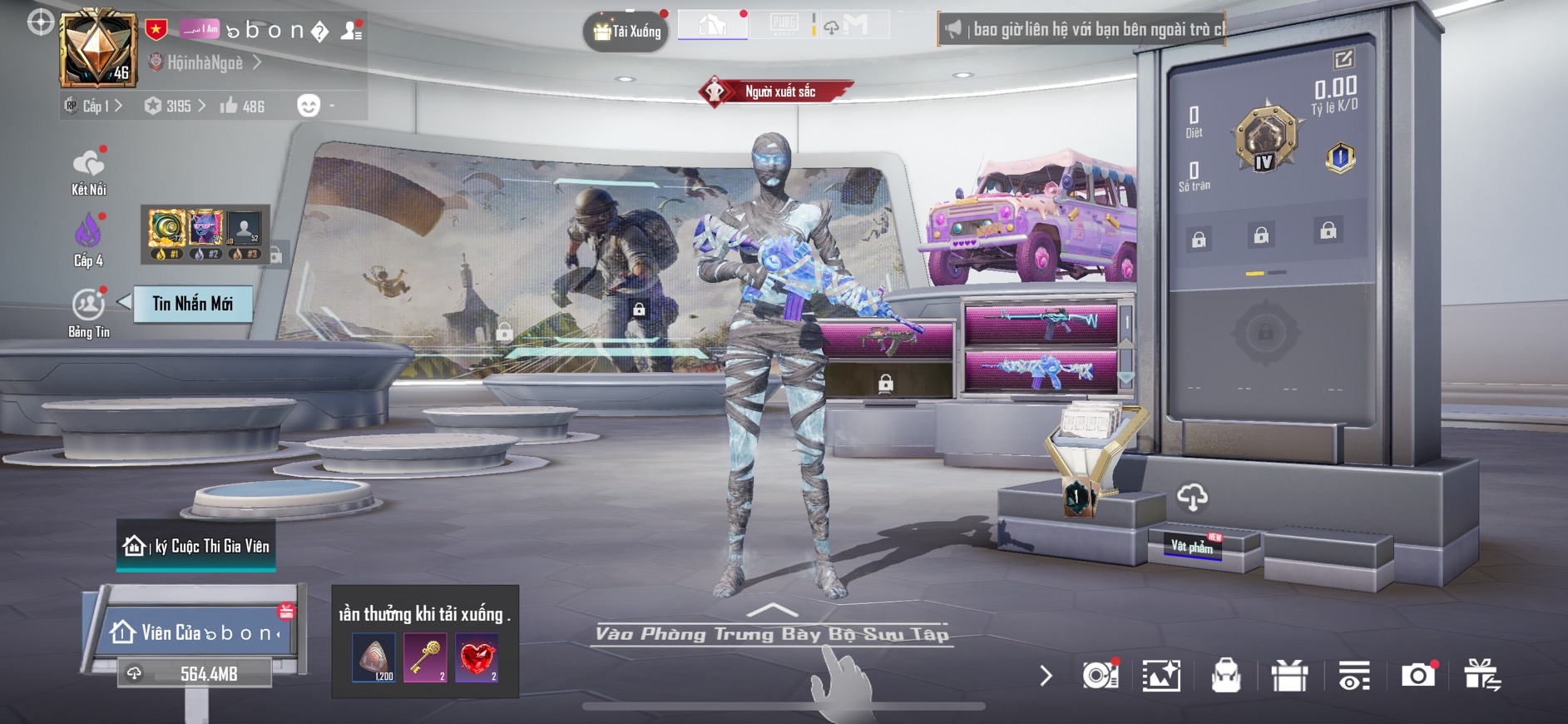The image size is (1568, 724).
Task: Tap the Người xuất sắc title badge
Action: tap(777, 92)
